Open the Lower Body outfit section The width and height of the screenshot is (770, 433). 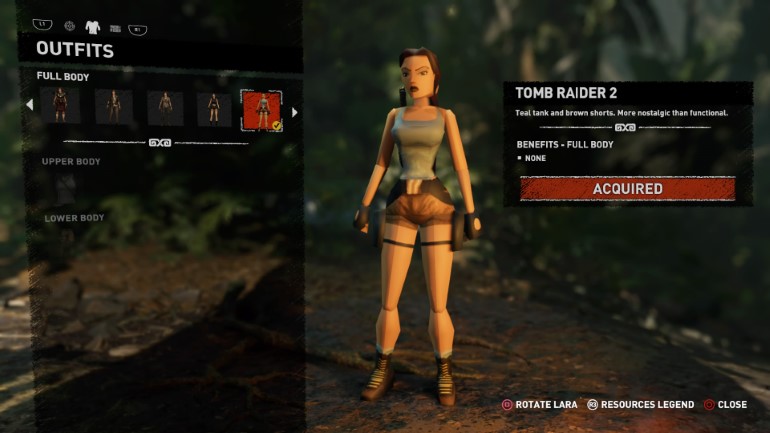tap(74, 218)
